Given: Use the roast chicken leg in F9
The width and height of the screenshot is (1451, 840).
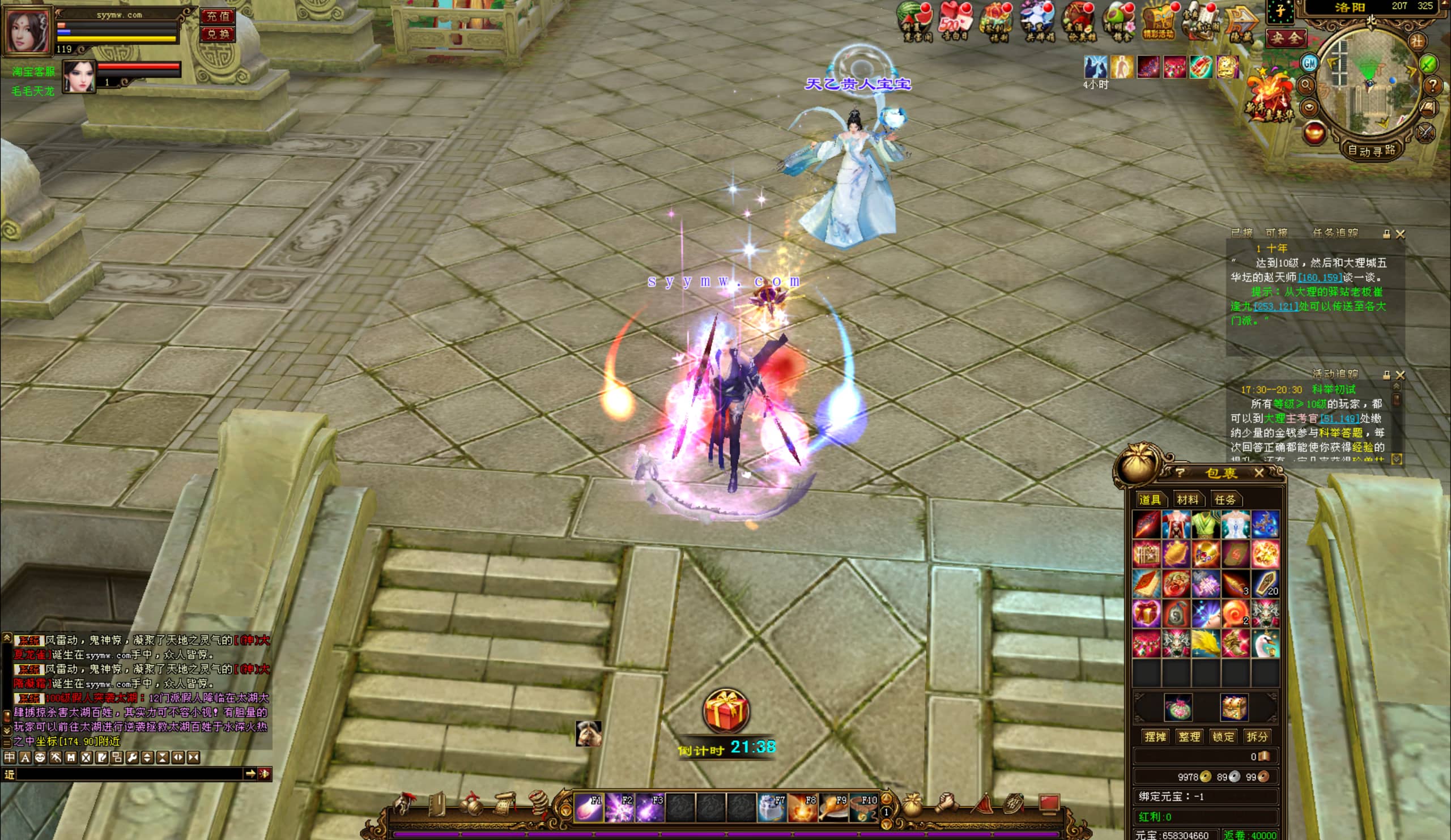Looking at the screenshot, I should point(833,807).
